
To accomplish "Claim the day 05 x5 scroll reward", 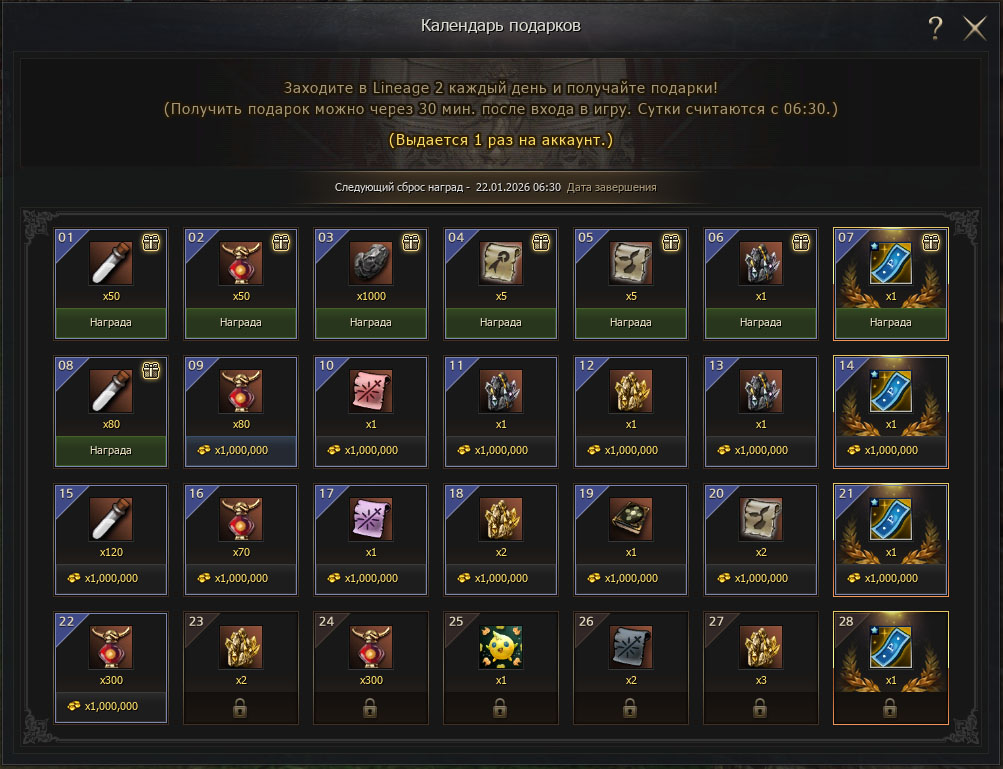I will (630, 323).
